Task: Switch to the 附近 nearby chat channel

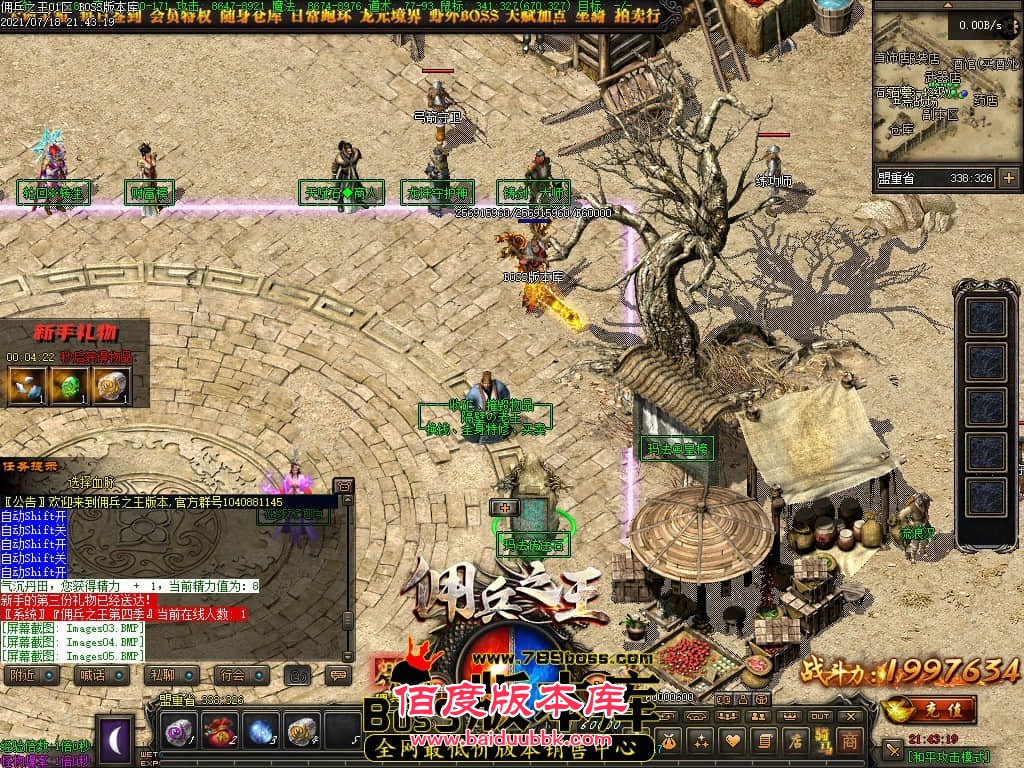Action: click(x=31, y=675)
